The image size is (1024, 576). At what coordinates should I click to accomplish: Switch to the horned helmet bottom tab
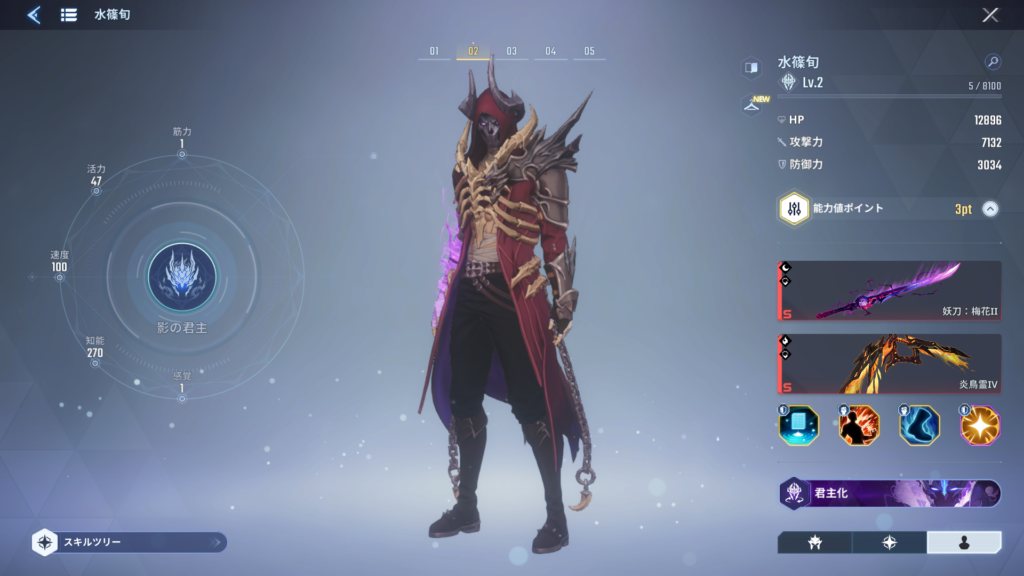[x=814, y=542]
